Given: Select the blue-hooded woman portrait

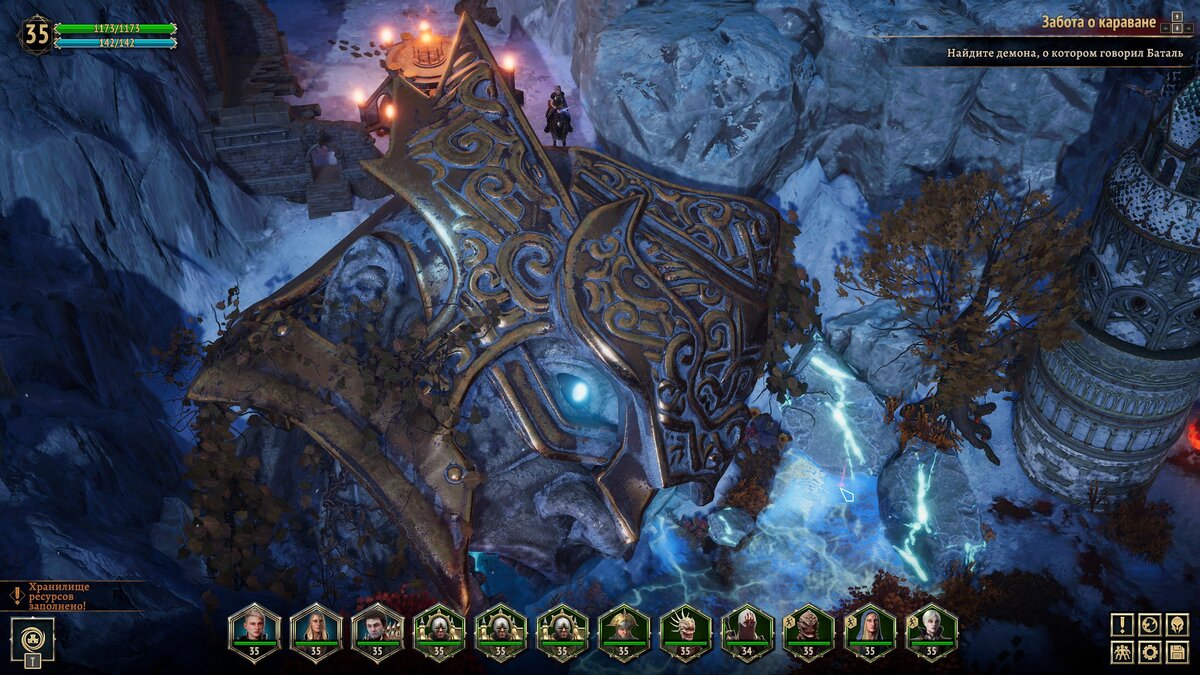Looking at the screenshot, I should tap(870, 629).
